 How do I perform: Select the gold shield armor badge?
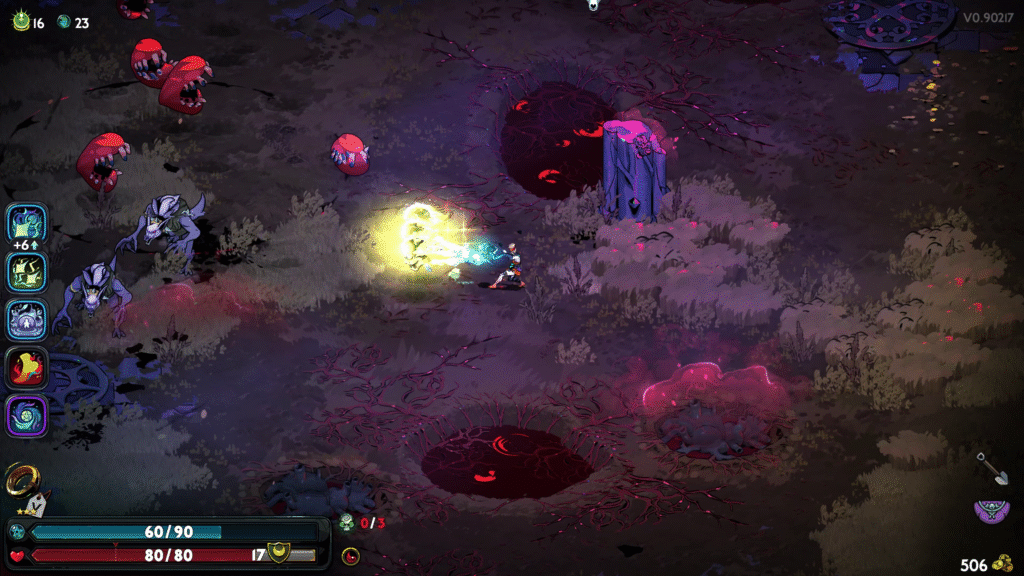pyautogui.click(x=279, y=552)
